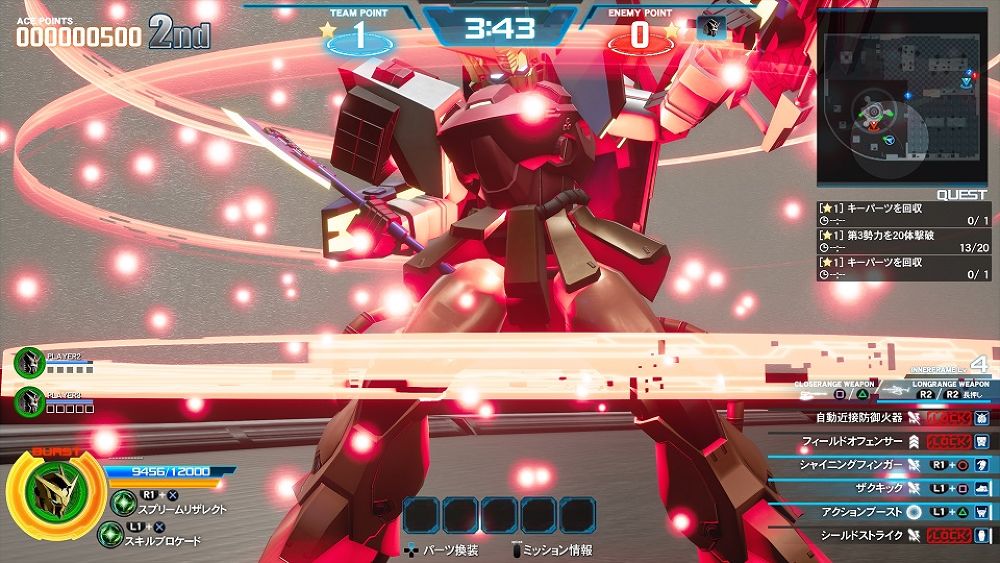This screenshot has height=563, width=1000.
Task: Activate the スプリームリザレクト skill icon
Action: point(124,502)
